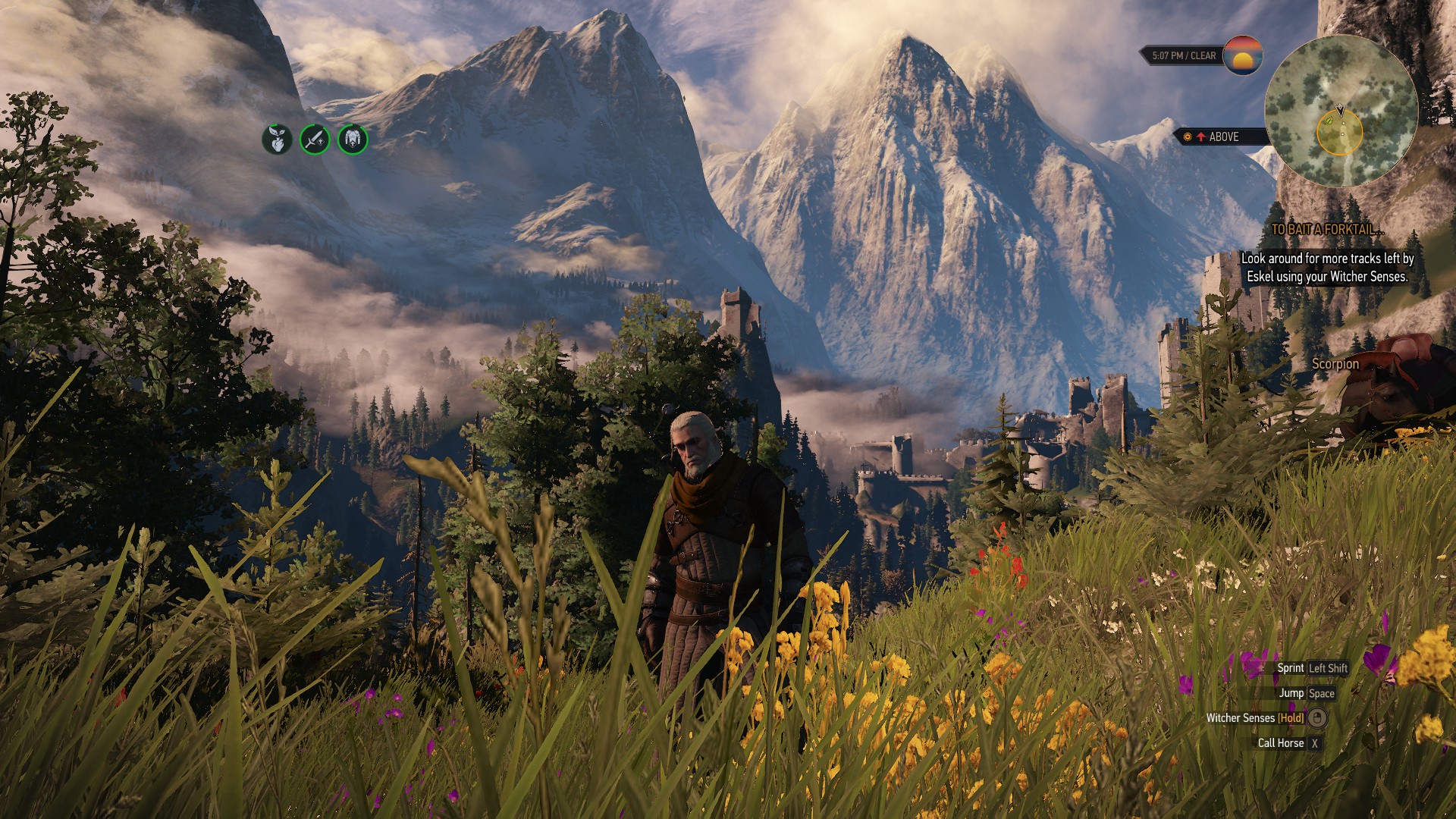The width and height of the screenshot is (1456, 819).
Task: Select the sword enhancement buff icon
Action: (x=315, y=140)
